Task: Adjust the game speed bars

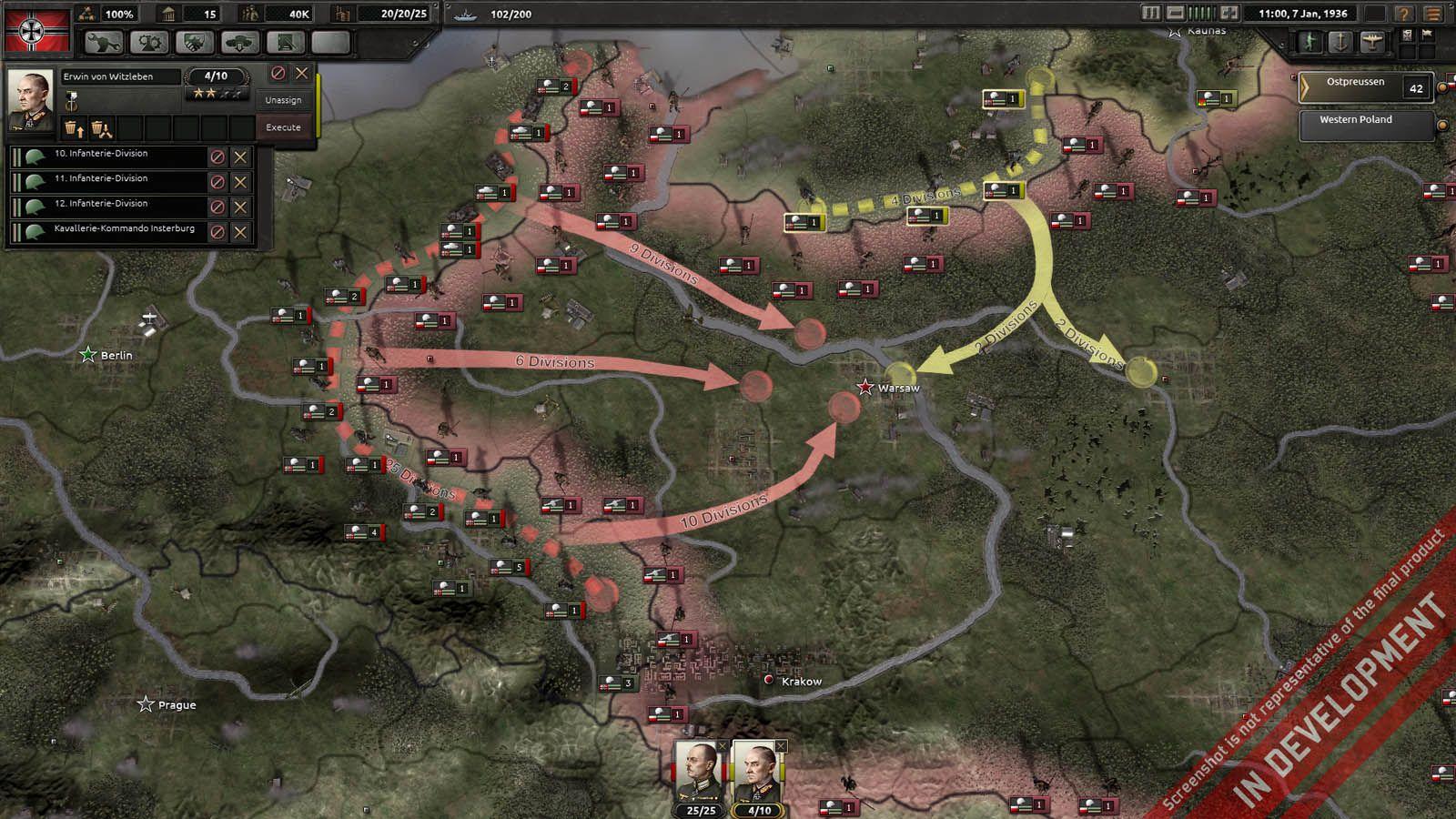Action: (x=1203, y=14)
